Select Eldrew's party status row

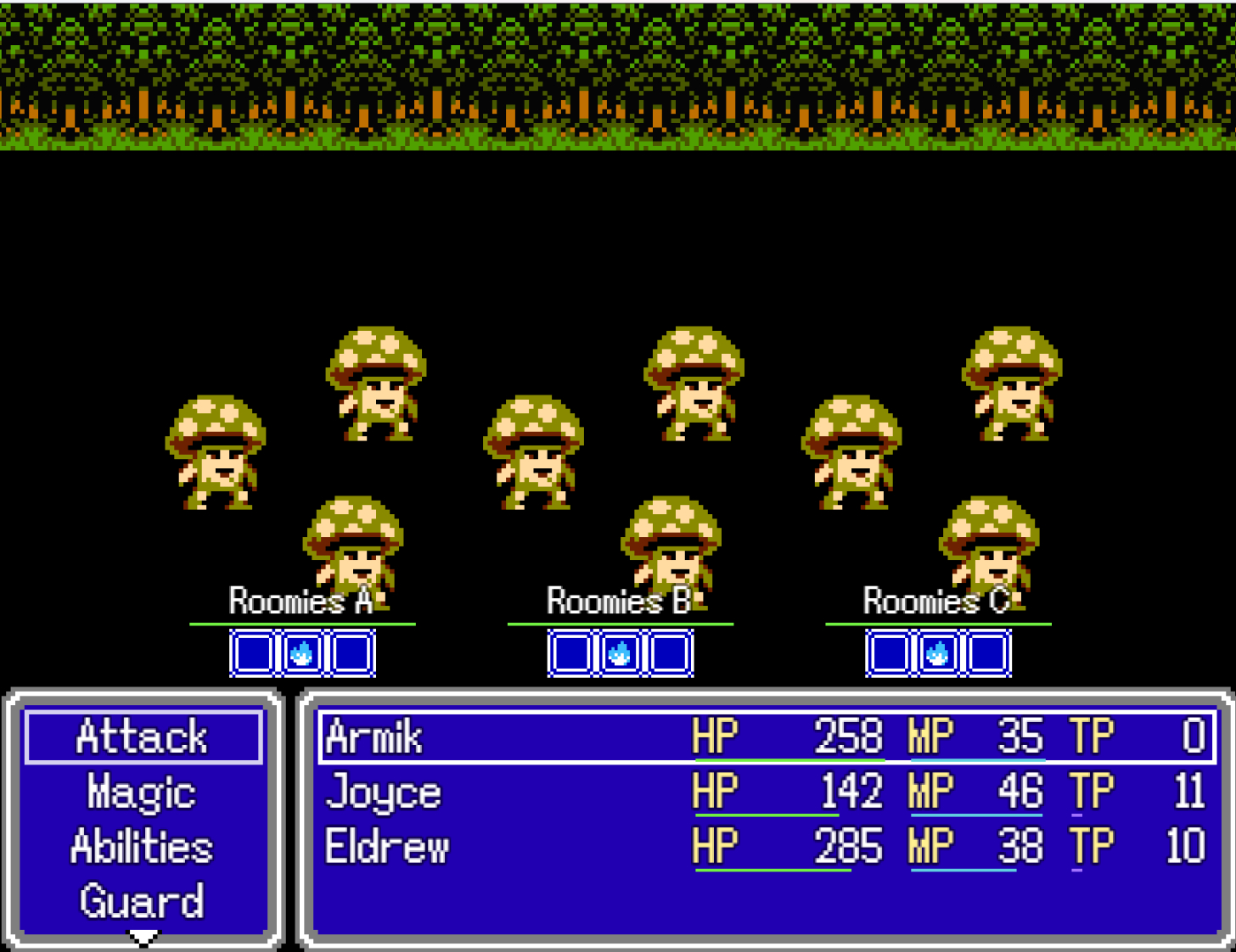point(767,847)
